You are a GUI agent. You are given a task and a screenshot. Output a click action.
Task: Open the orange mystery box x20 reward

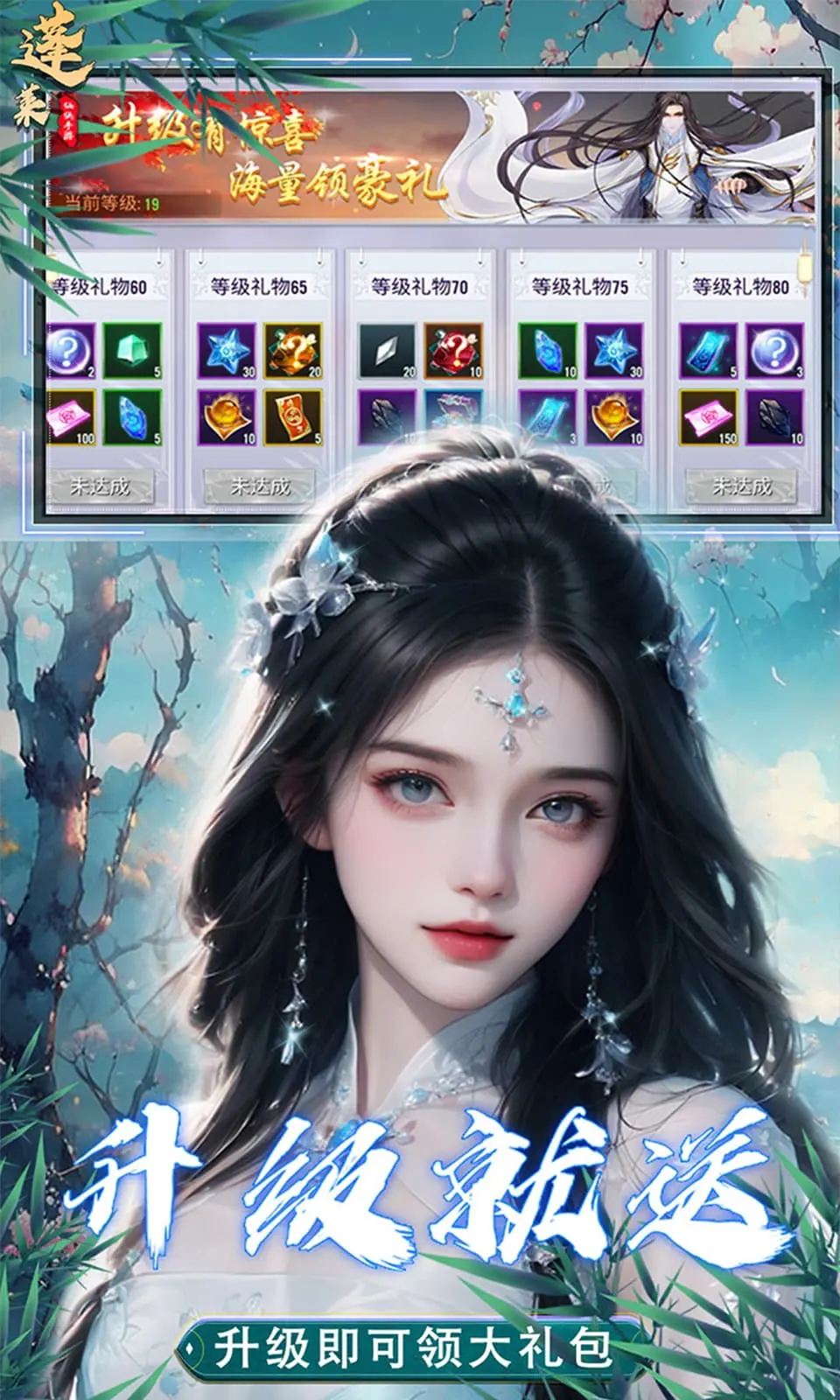pos(293,350)
